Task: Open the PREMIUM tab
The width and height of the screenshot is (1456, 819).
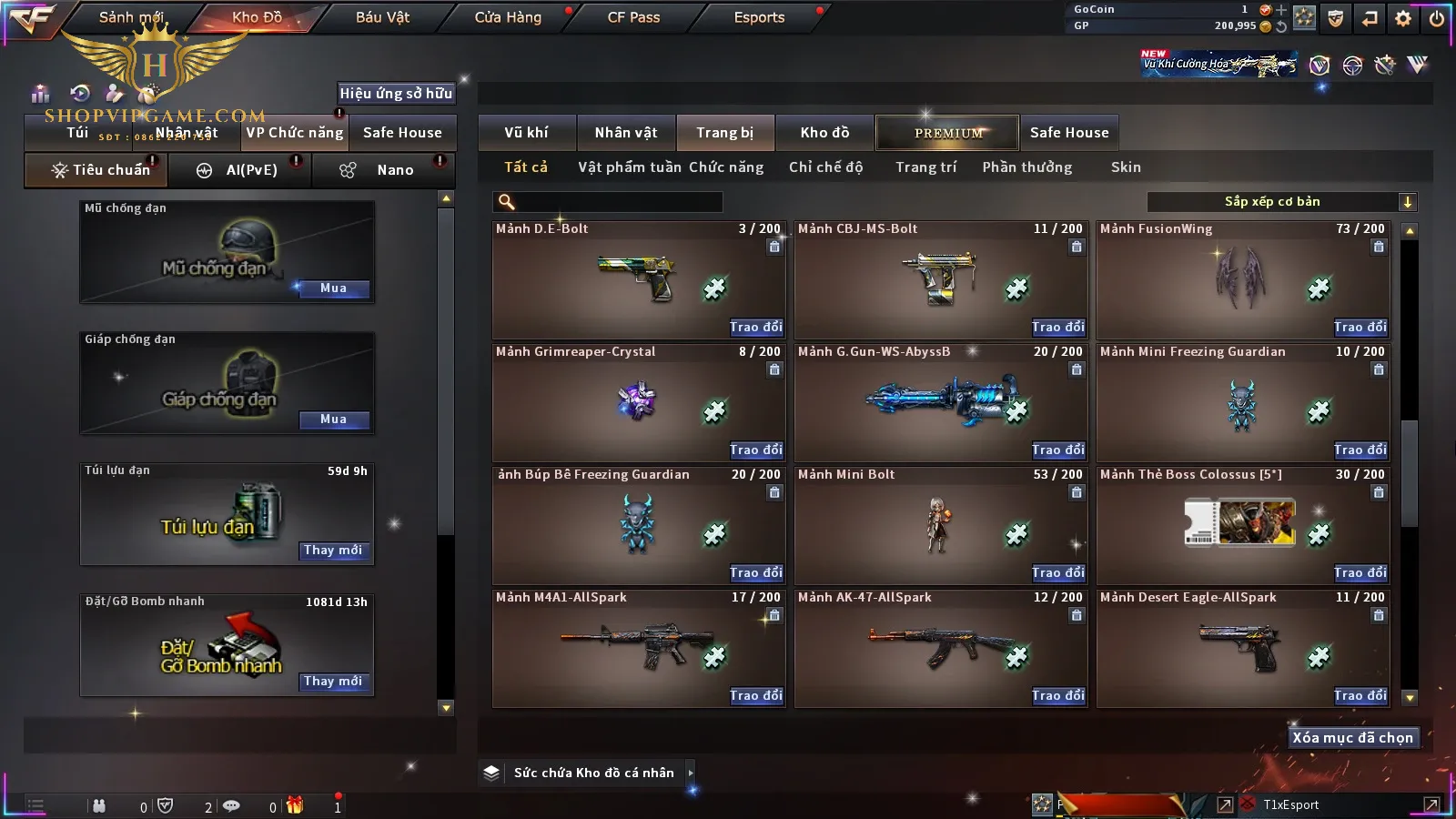Action: 947,133
